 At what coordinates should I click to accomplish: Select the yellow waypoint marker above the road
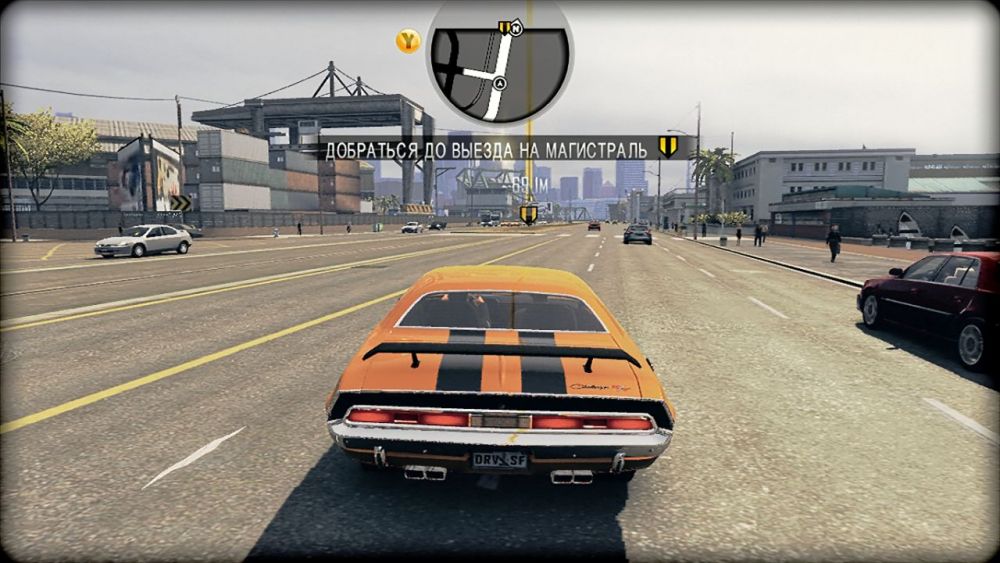(x=528, y=213)
